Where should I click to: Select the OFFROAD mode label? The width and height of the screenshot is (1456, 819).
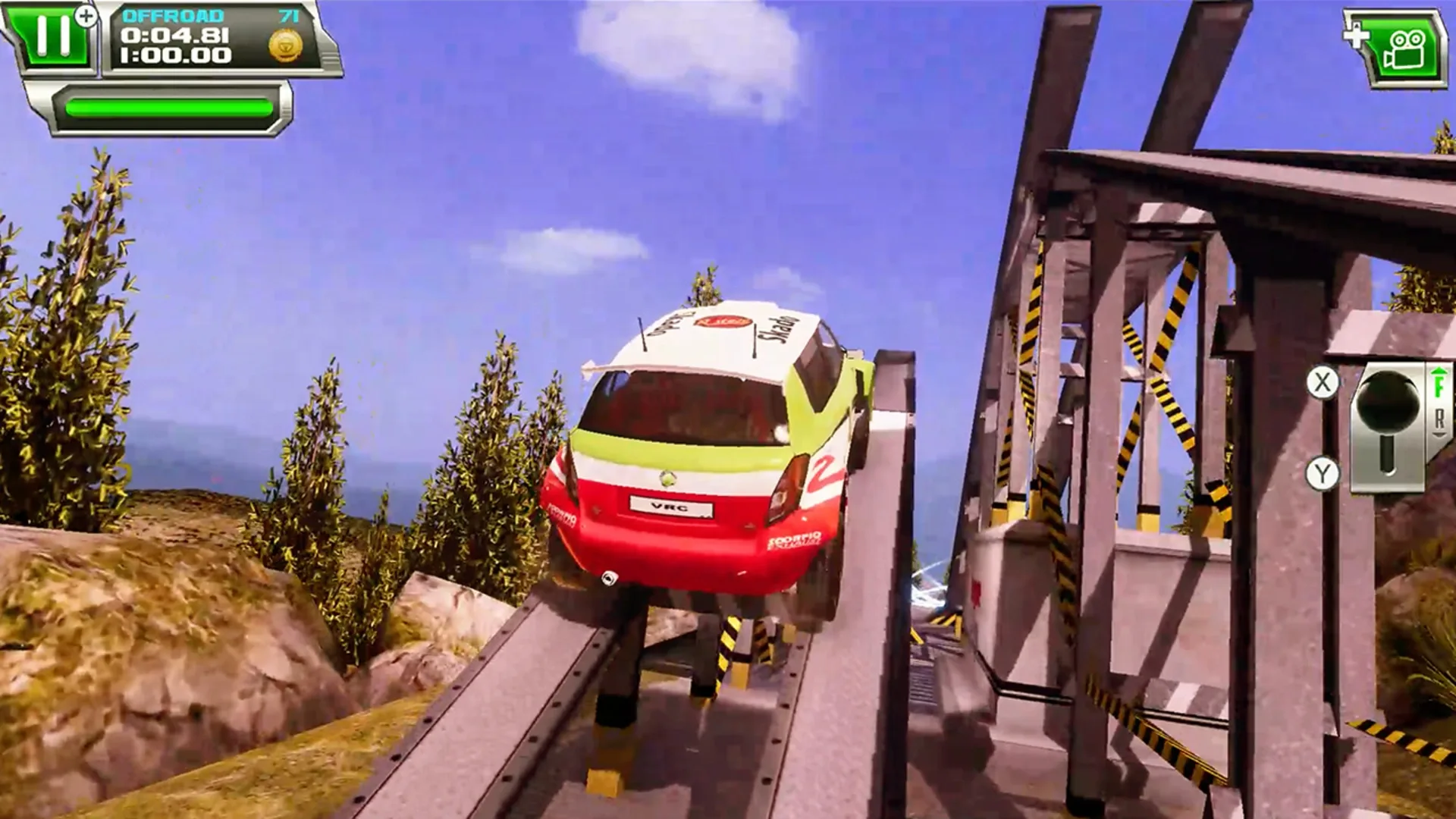(174, 17)
